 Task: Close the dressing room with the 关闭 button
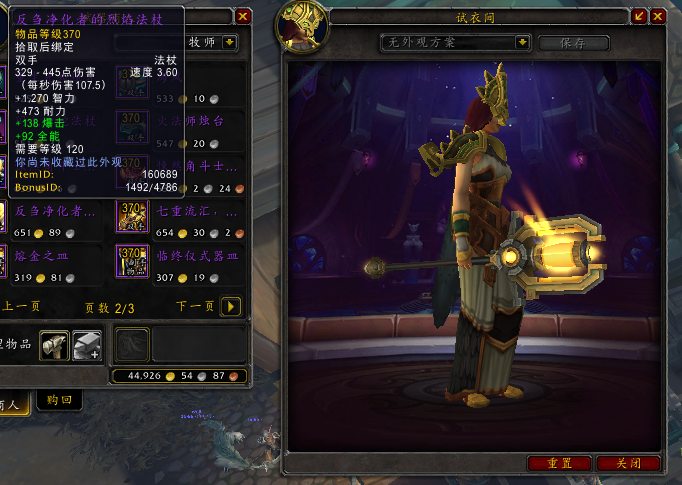coord(627,463)
